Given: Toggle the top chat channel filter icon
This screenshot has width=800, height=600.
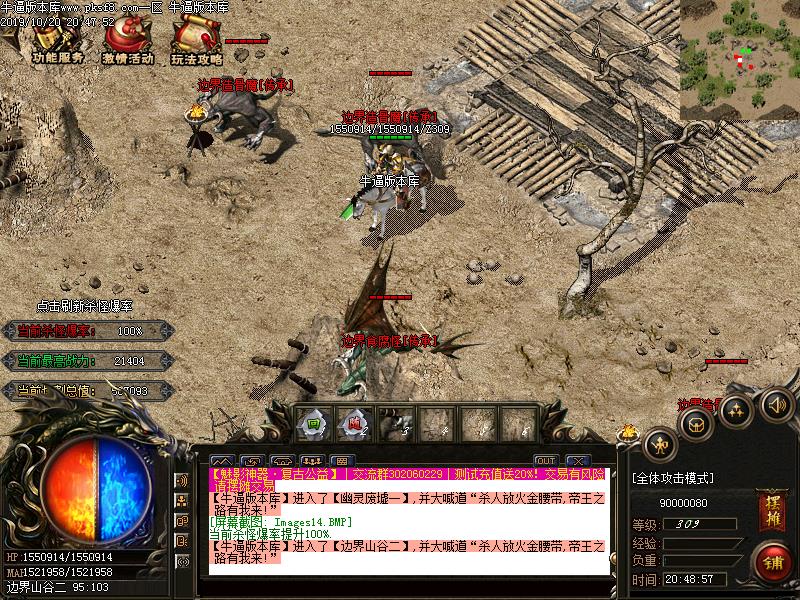Looking at the screenshot, I should pyautogui.click(x=182, y=481).
